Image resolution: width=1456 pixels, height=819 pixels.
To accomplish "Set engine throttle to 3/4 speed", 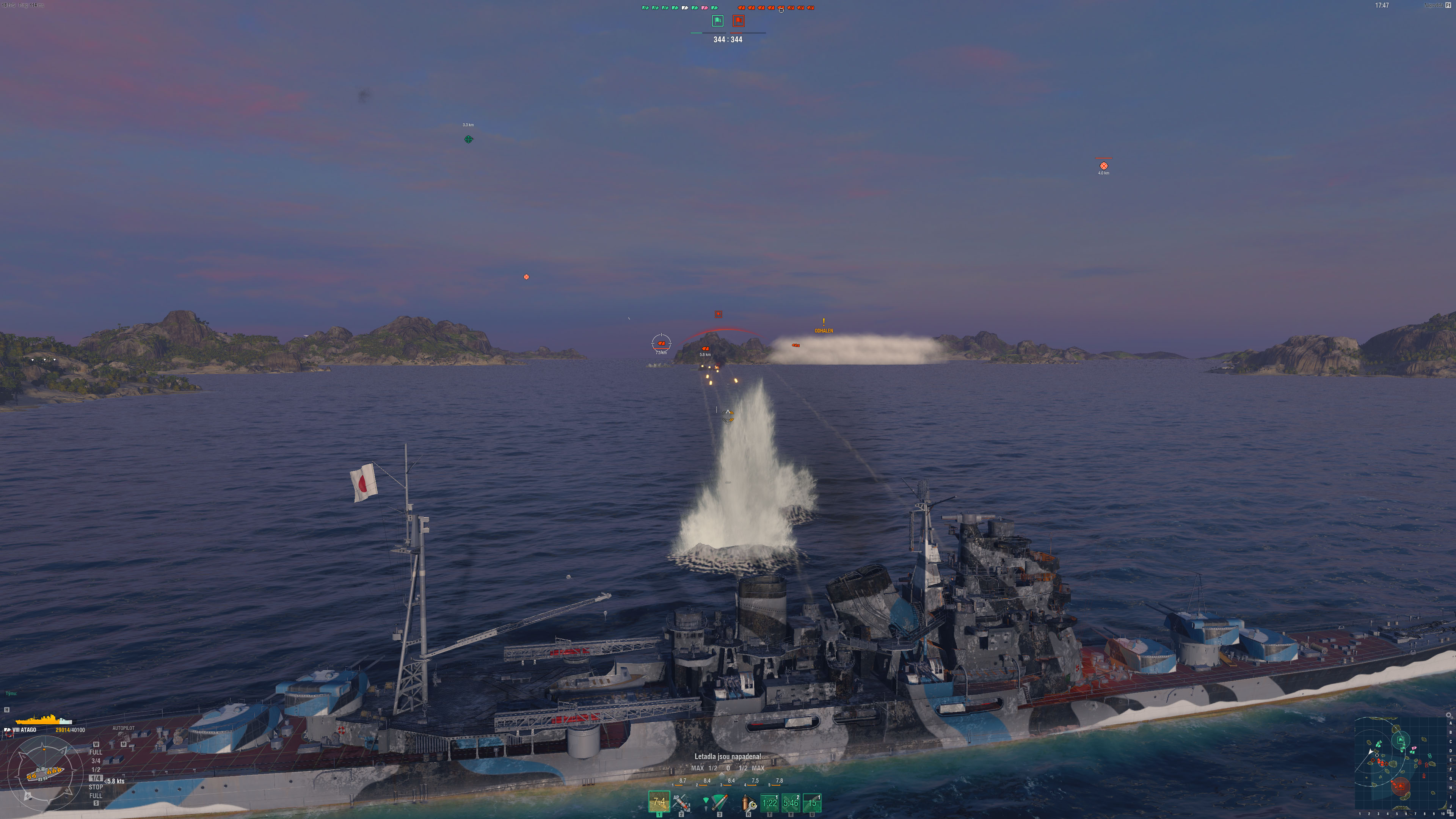I will click(96, 761).
